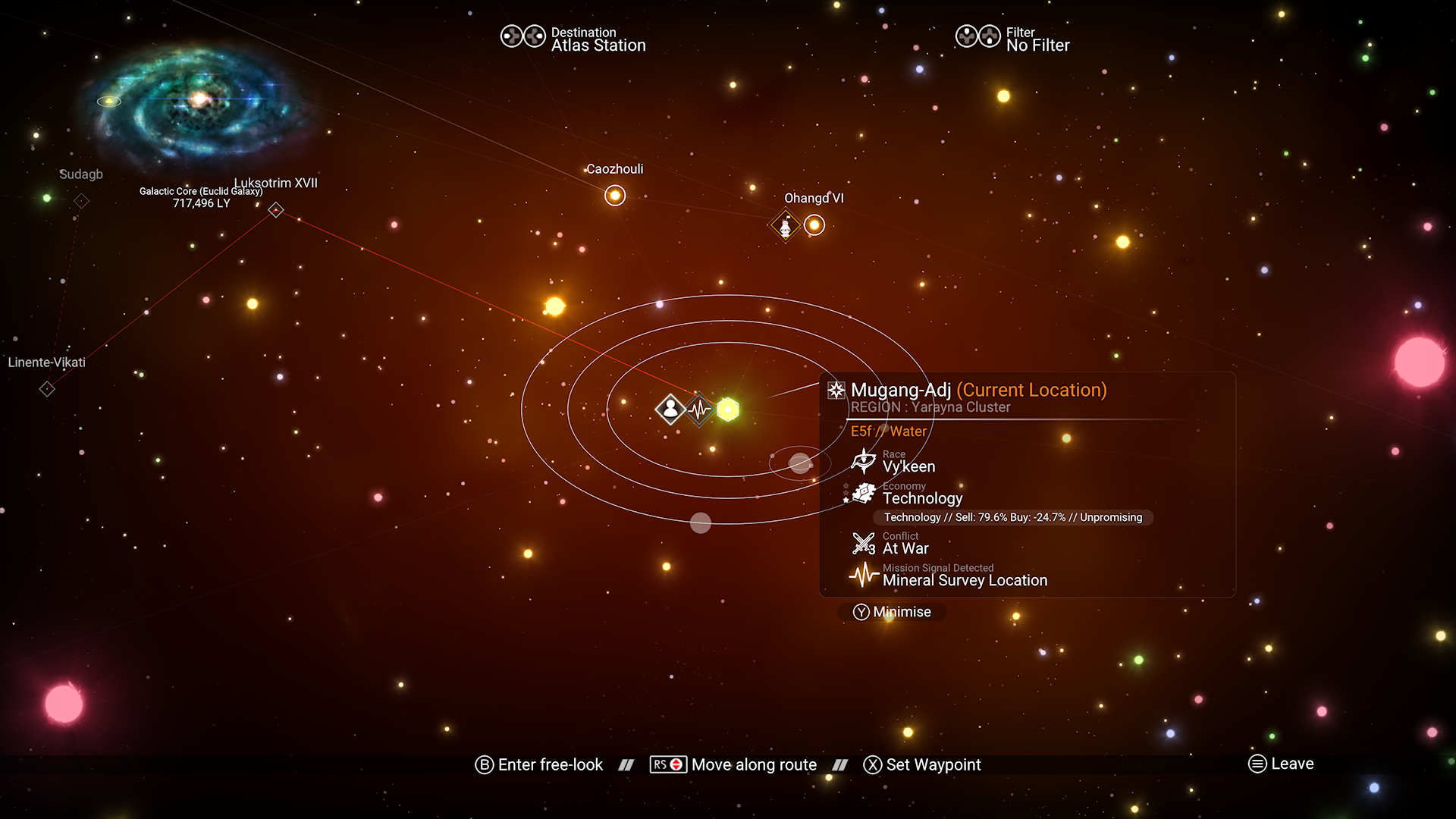Click the diamond icon beside Ohangd VI

click(x=785, y=226)
